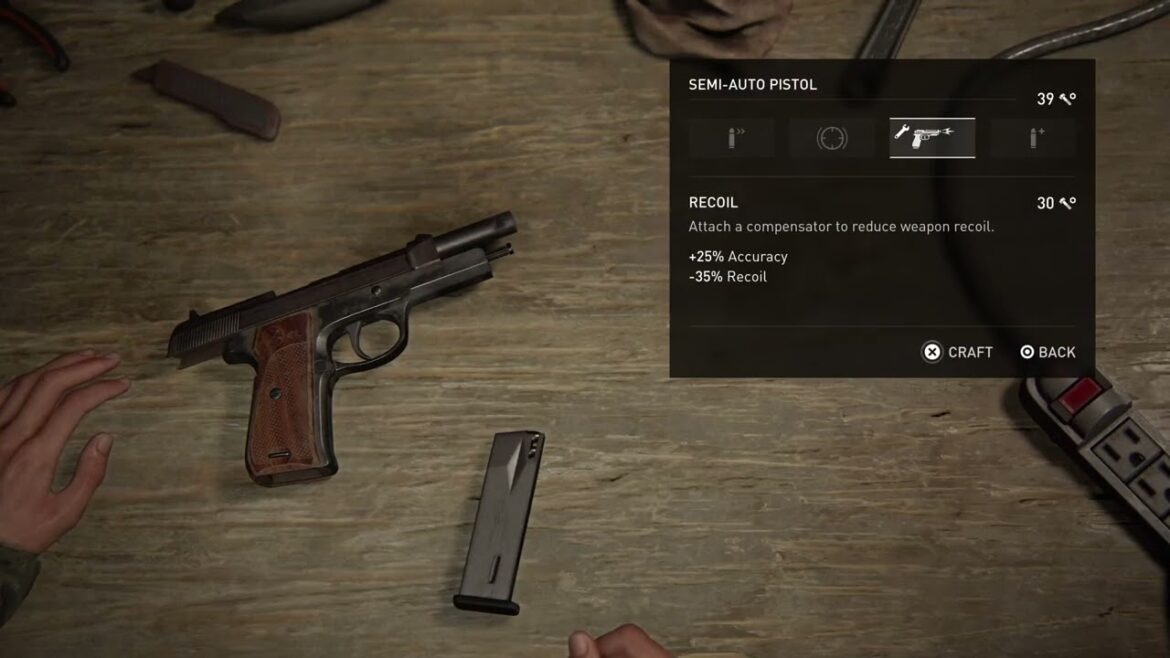The height and width of the screenshot is (658, 1170).
Task: Pick the bullet-plus capacity upgrade slot
Action: (x=1033, y=138)
